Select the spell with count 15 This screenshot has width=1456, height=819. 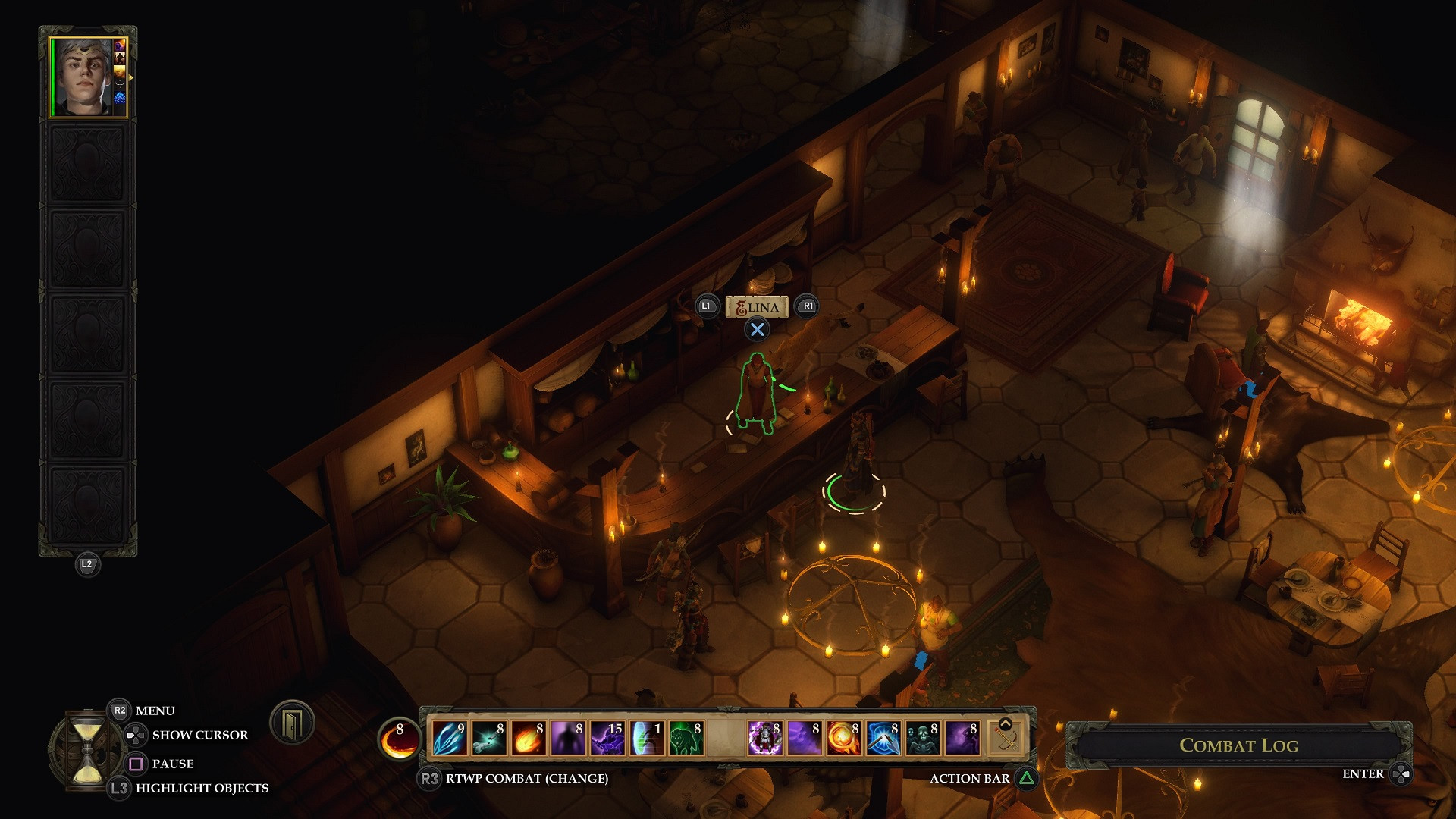(x=607, y=738)
